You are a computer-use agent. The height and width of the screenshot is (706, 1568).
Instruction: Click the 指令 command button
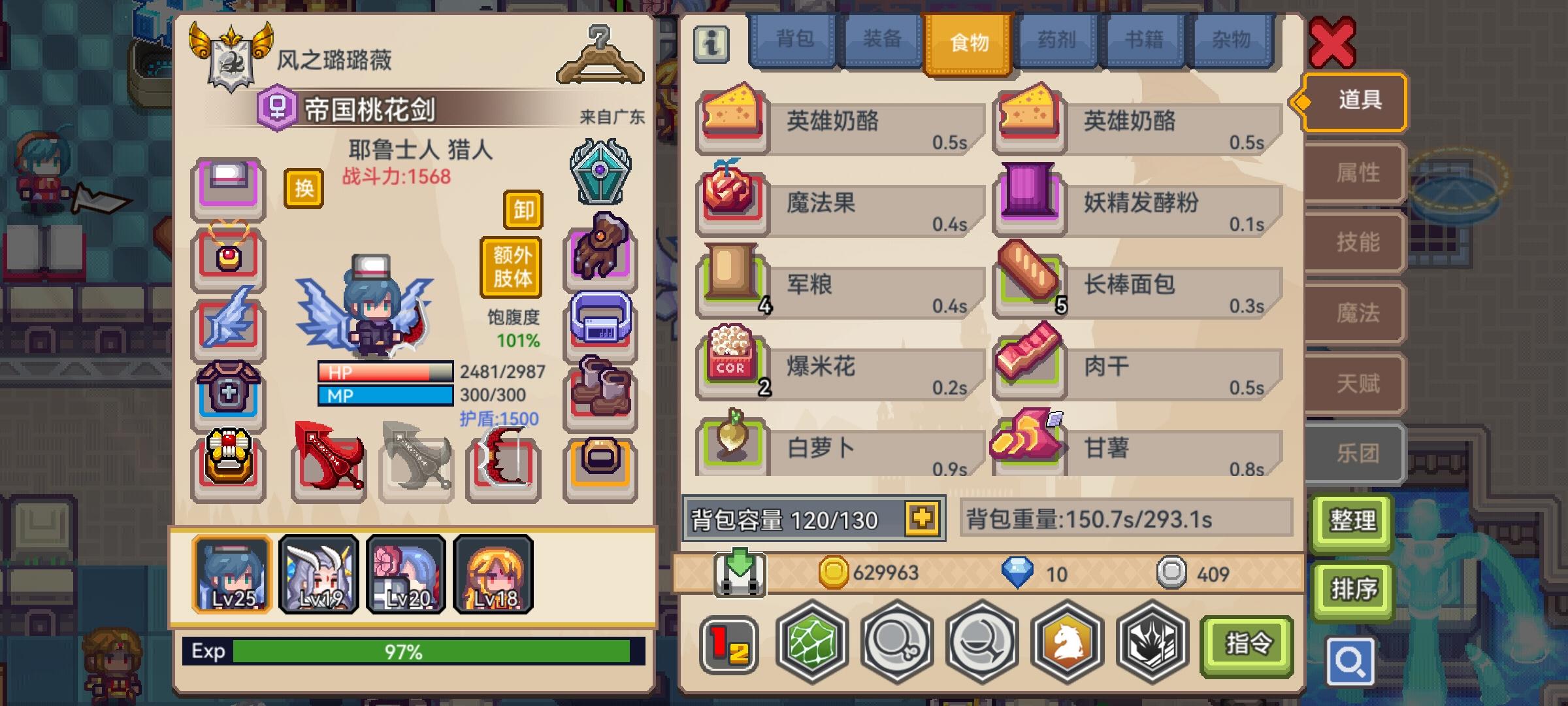1247,644
